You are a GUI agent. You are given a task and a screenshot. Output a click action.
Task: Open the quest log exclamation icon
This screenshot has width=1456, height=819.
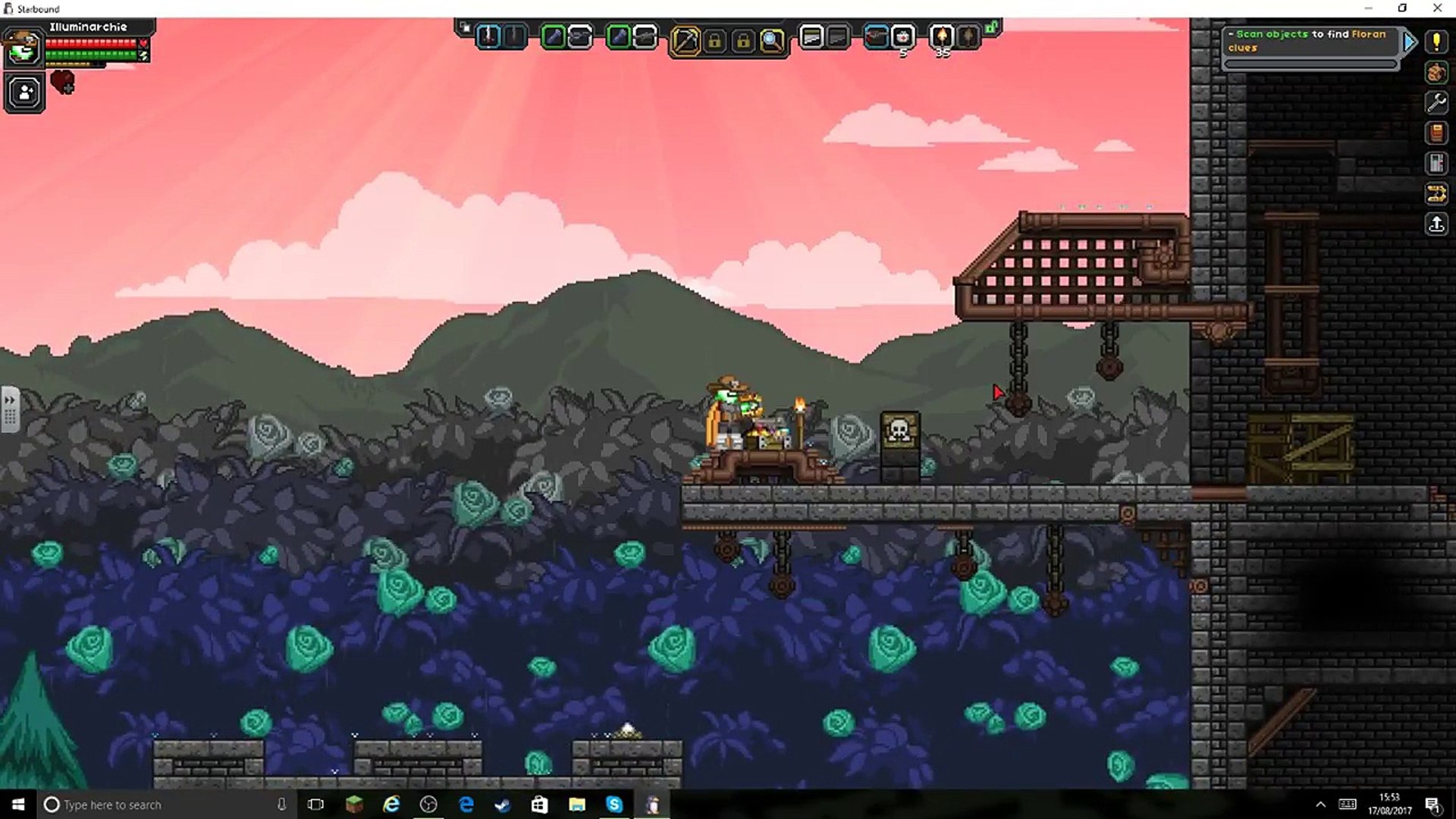coord(1436,42)
